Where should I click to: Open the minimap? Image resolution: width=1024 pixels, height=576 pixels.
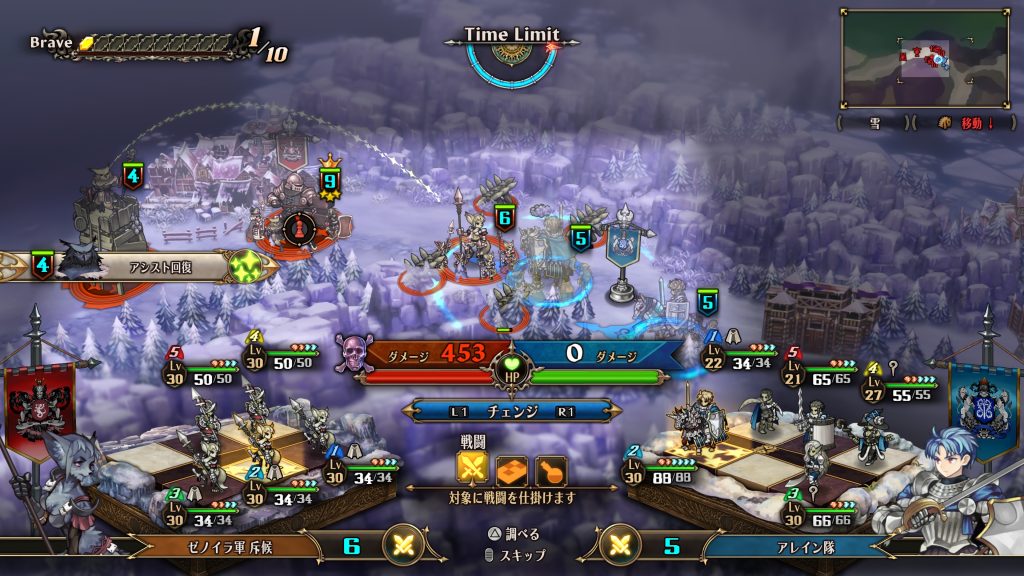(x=924, y=58)
